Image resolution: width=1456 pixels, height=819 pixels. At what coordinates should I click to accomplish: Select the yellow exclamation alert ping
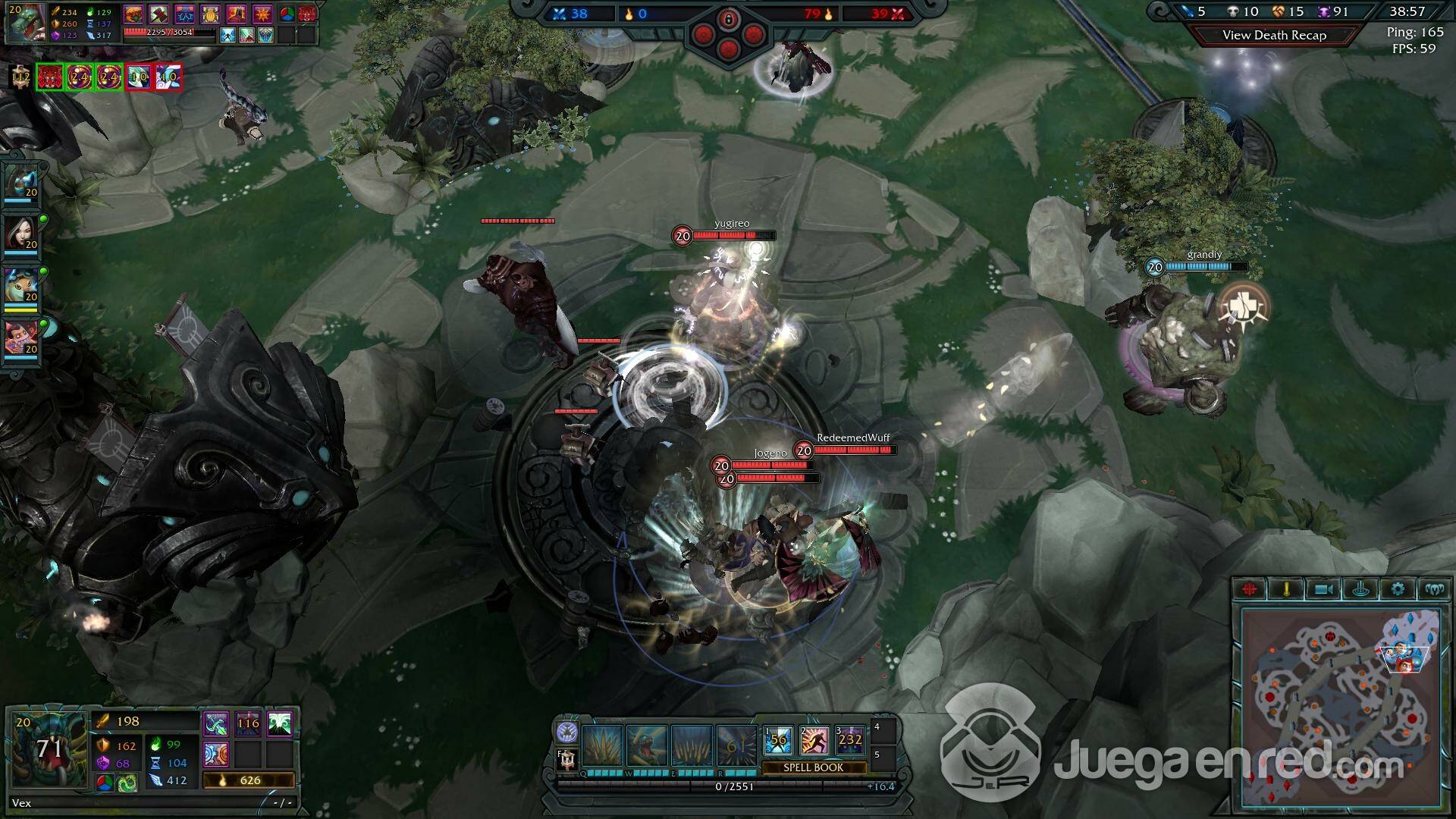click(x=1286, y=589)
